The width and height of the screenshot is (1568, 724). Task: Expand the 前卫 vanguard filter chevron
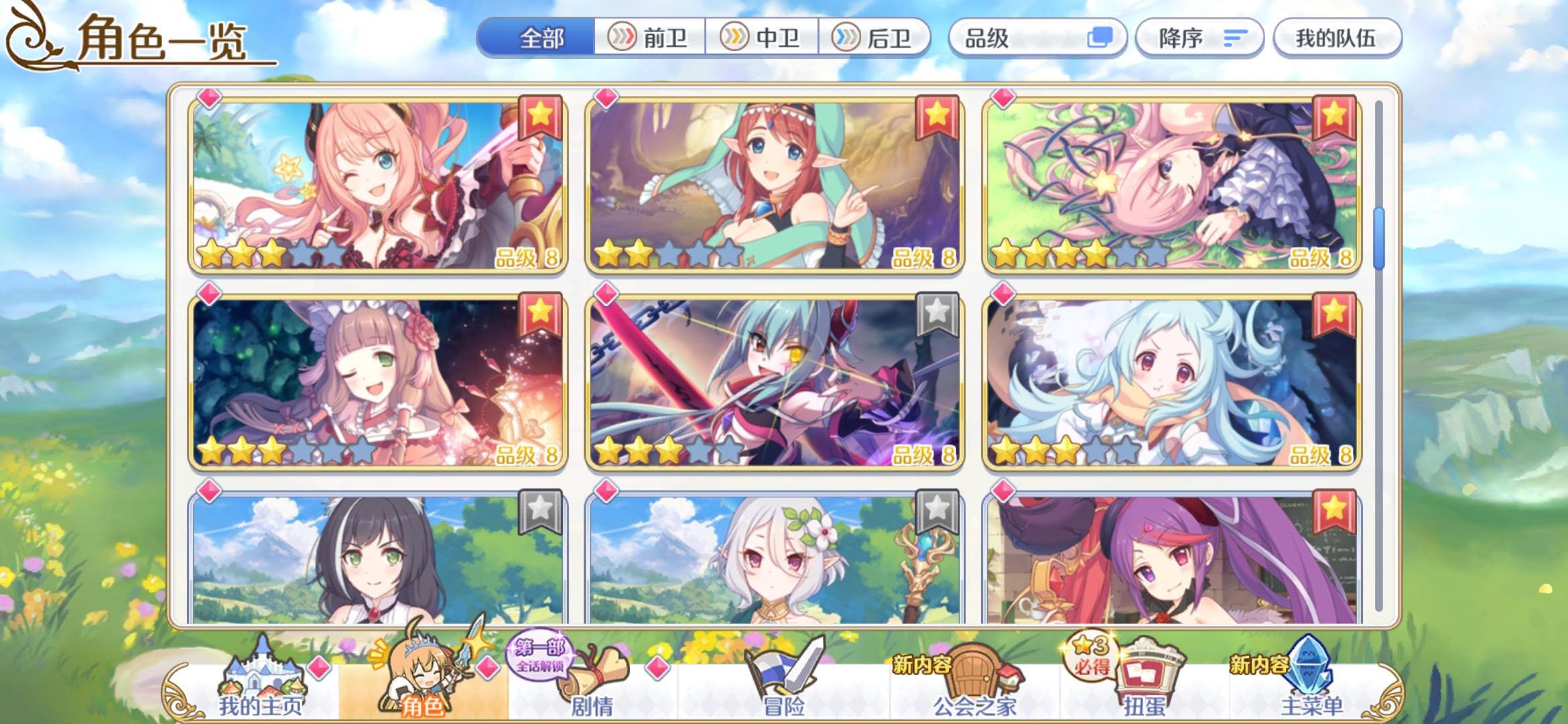(623, 38)
